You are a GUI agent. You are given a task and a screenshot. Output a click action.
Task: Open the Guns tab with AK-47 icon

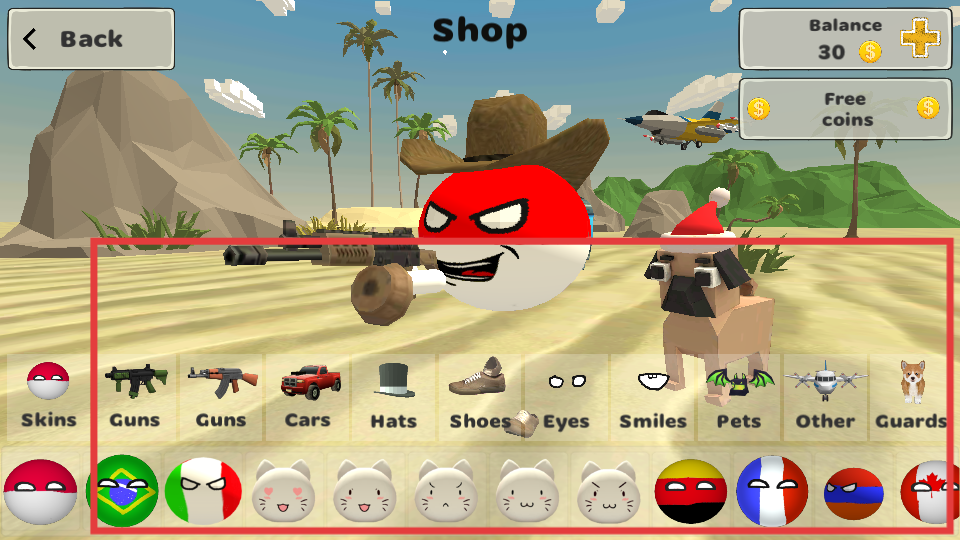(221, 397)
